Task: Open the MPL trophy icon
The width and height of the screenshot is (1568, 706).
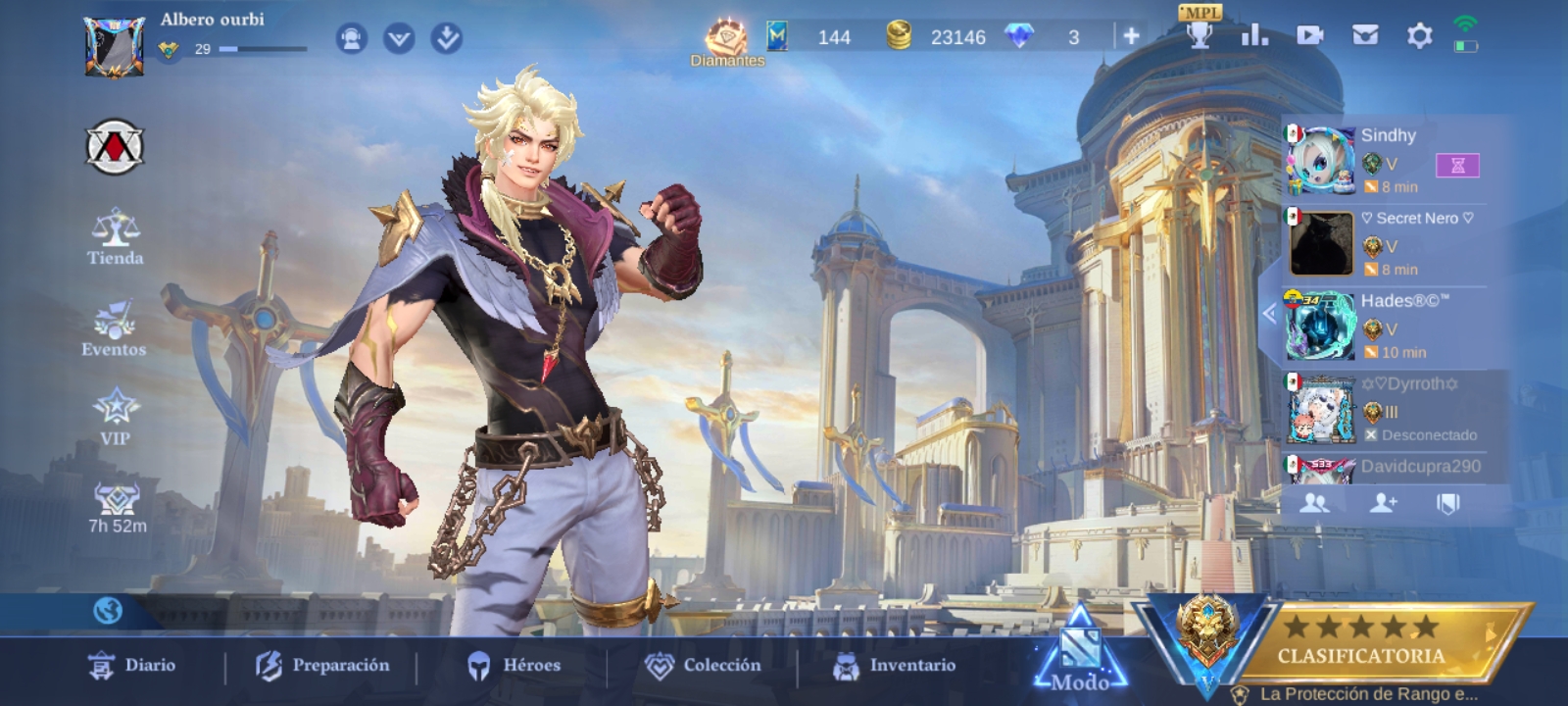Action: pyautogui.click(x=1200, y=34)
